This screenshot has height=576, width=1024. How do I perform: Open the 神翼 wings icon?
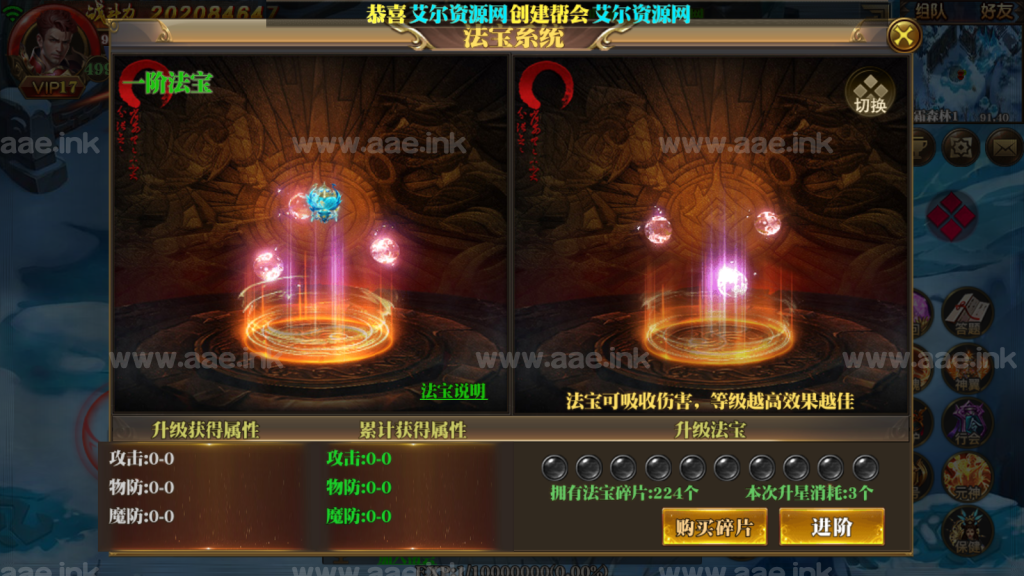click(x=966, y=367)
